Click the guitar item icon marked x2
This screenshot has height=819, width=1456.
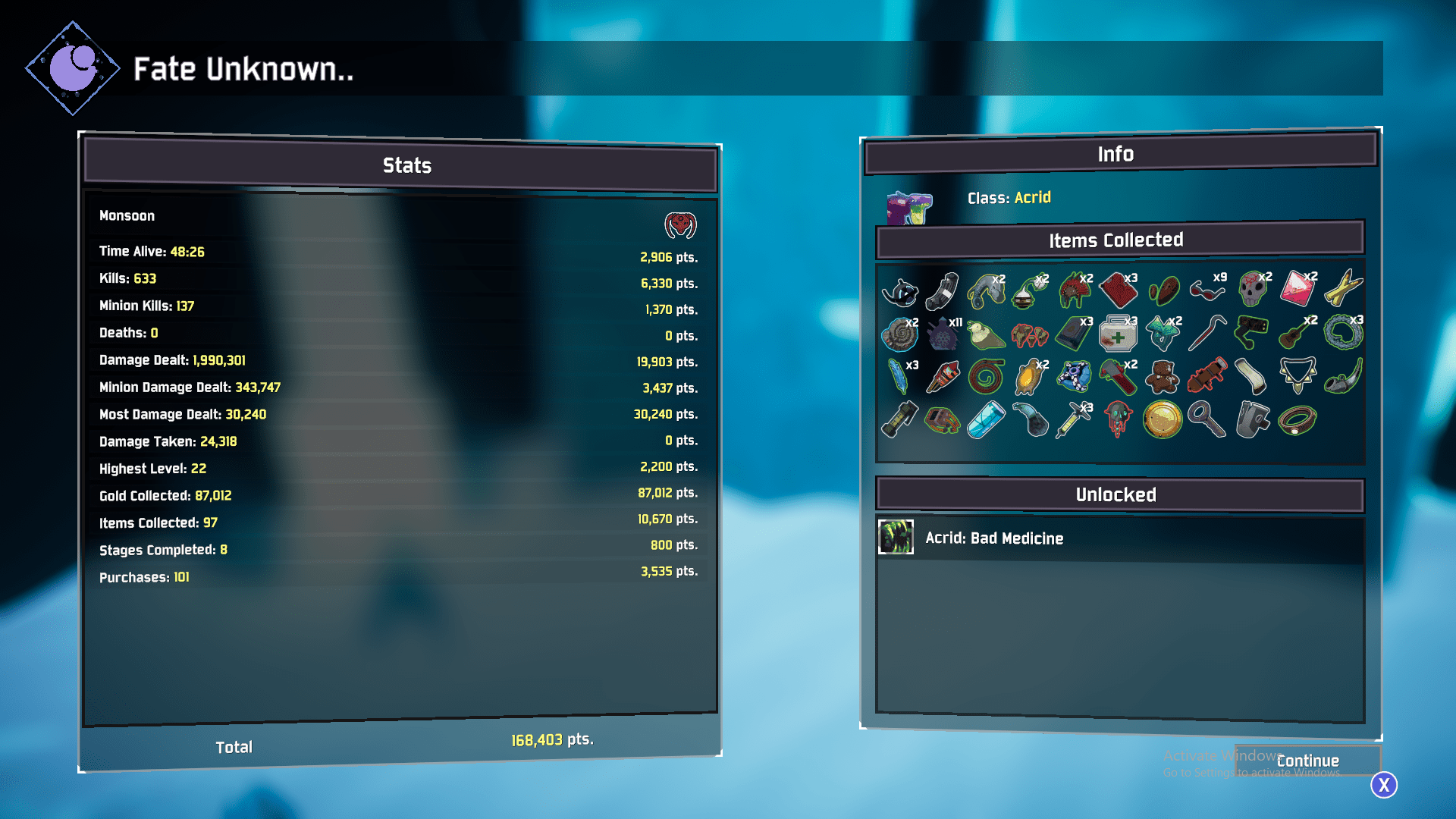tap(1290, 337)
